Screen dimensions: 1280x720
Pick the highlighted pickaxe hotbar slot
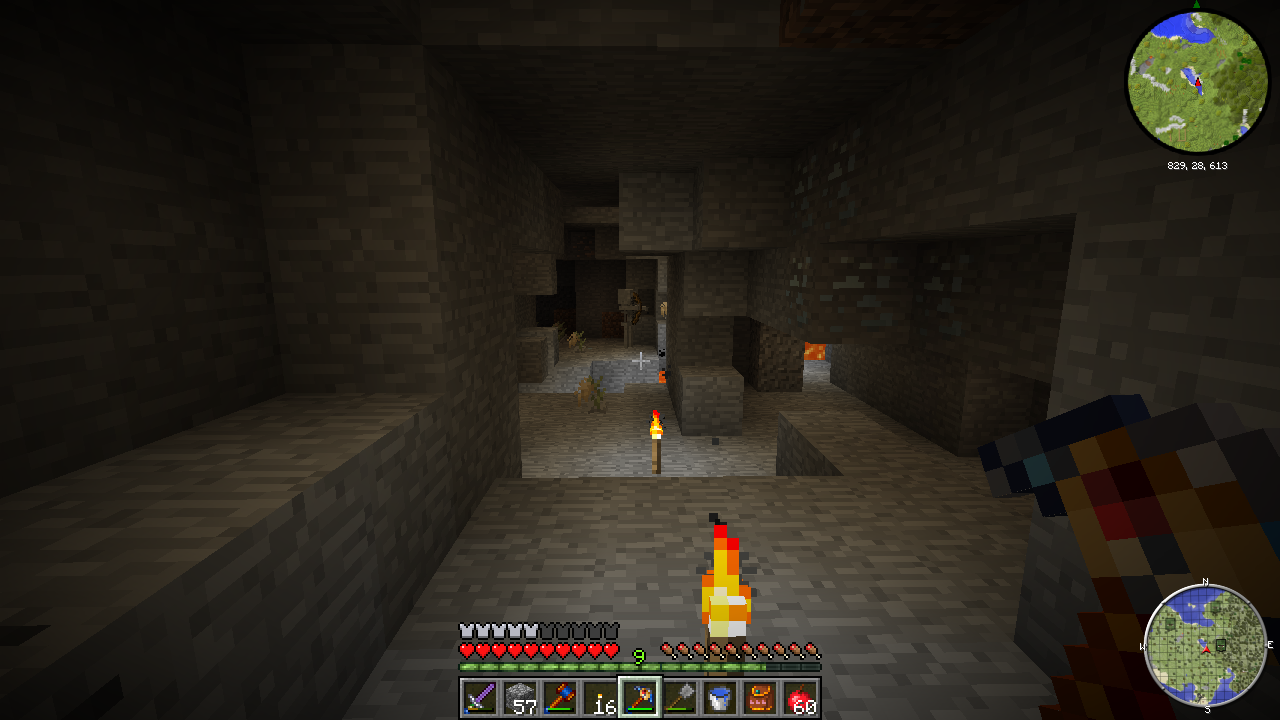point(639,697)
